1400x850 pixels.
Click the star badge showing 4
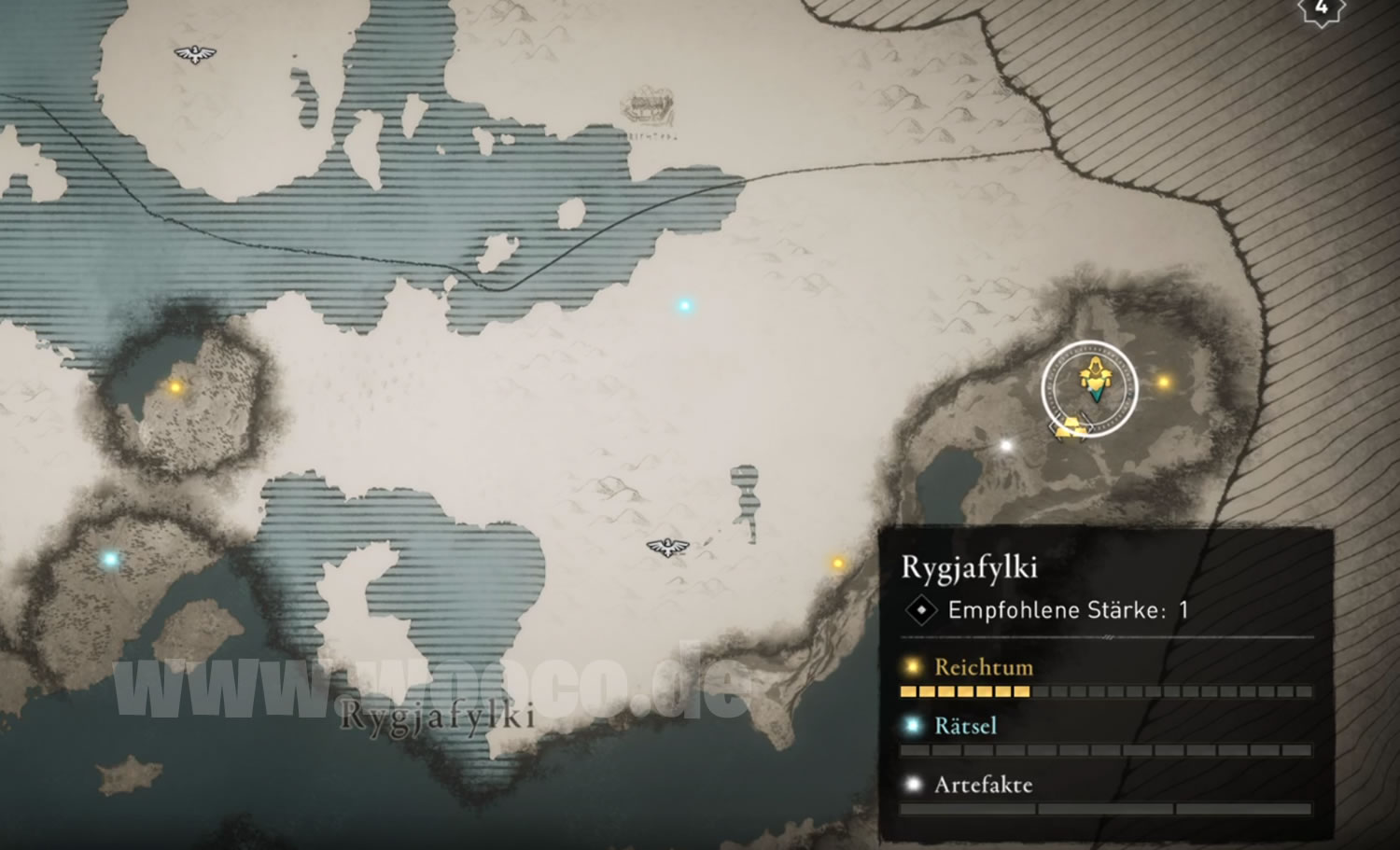(1321, 8)
